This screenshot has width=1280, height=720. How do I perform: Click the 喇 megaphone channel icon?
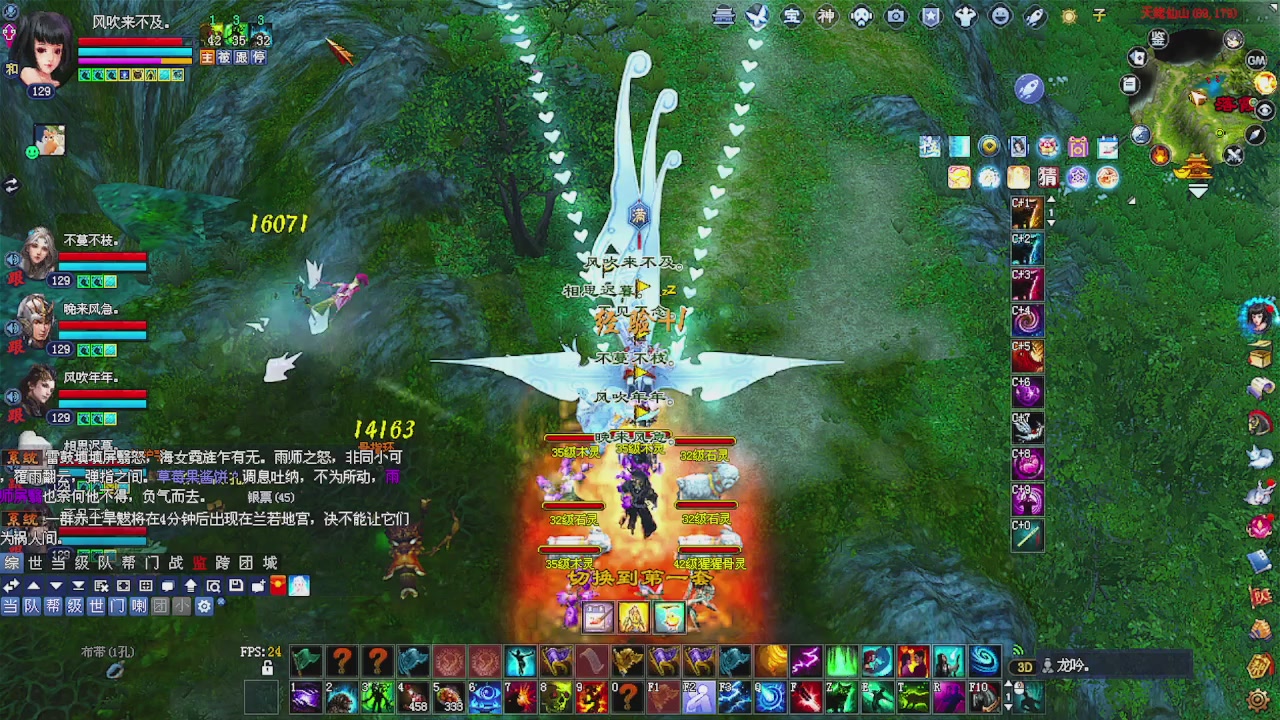(x=140, y=606)
